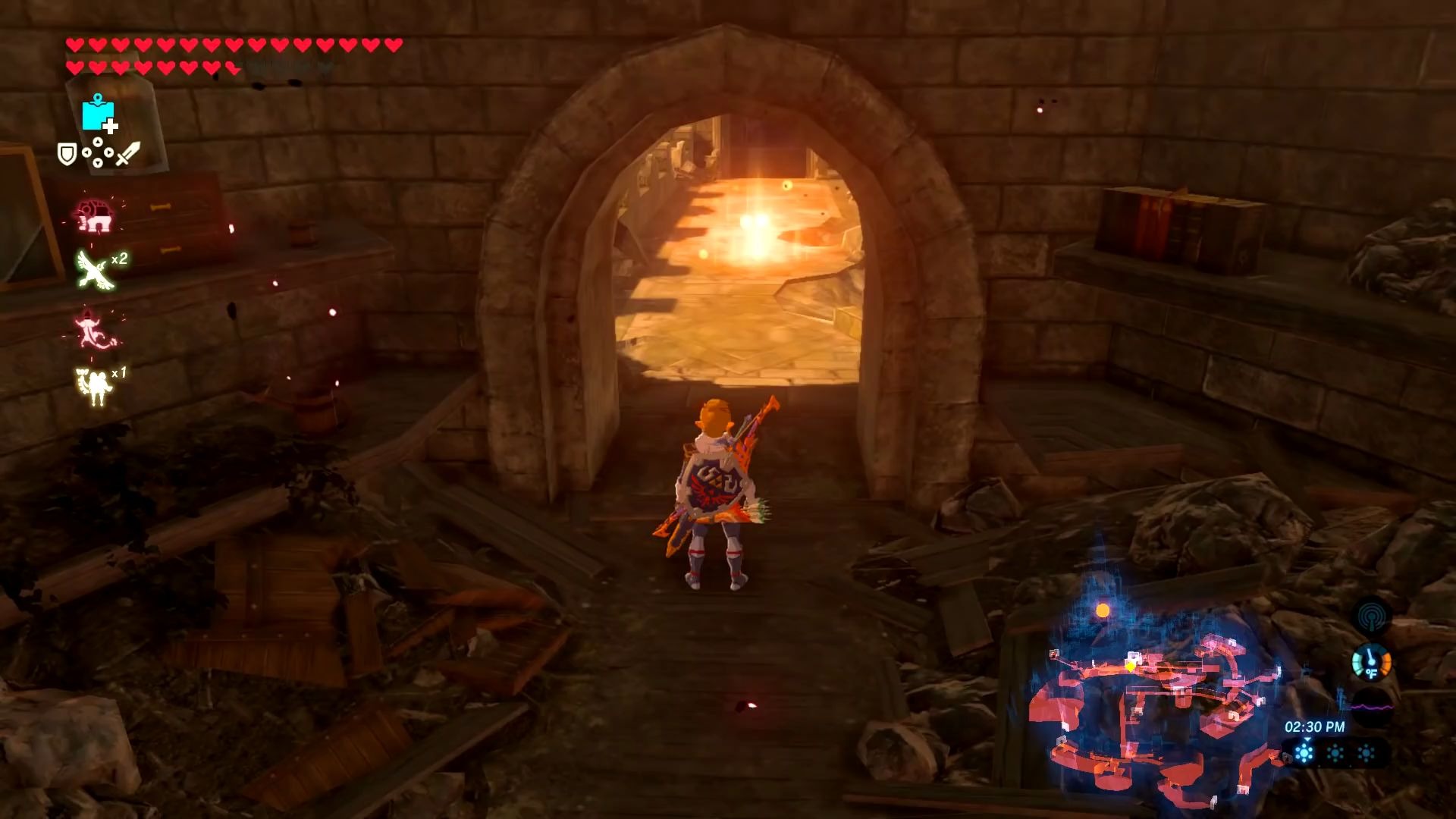Image resolution: width=1456 pixels, height=819 pixels.
Task: Click the D-pad selector icon in the rune panel
Action: click(99, 152)
